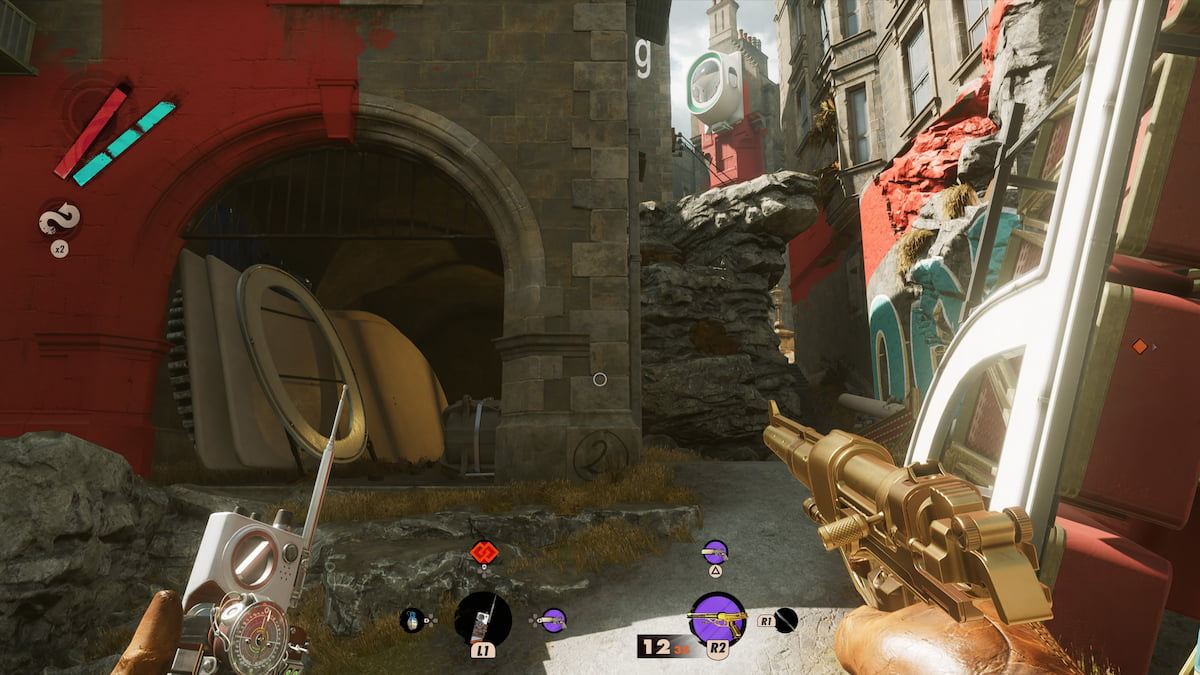Image resolution: width=1200 pixels, height=675 pixels.
Task: Click the black slab power icon
Action: [x=786, y=620]
